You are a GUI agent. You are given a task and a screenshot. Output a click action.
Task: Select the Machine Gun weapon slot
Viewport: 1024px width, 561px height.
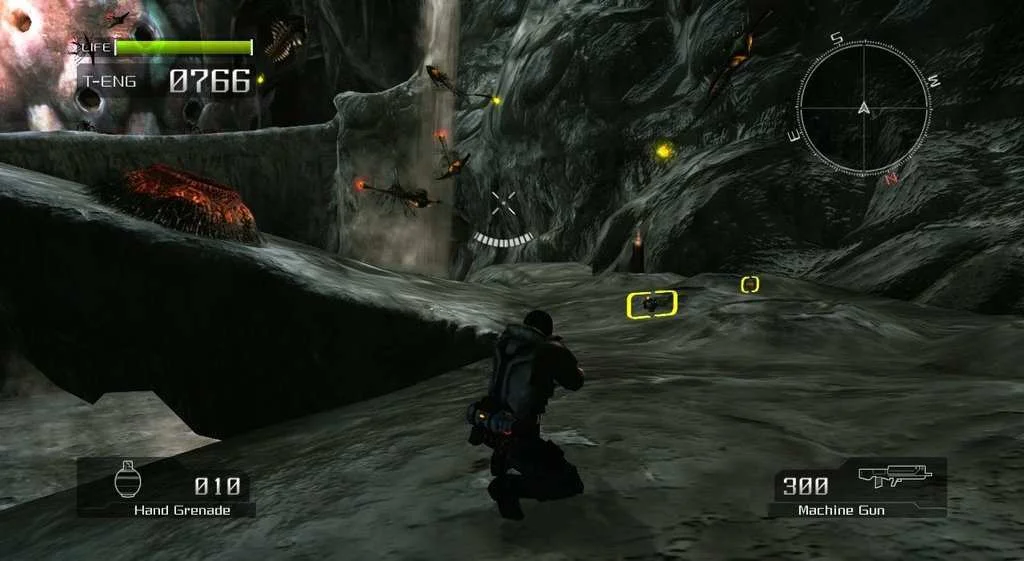857,488
